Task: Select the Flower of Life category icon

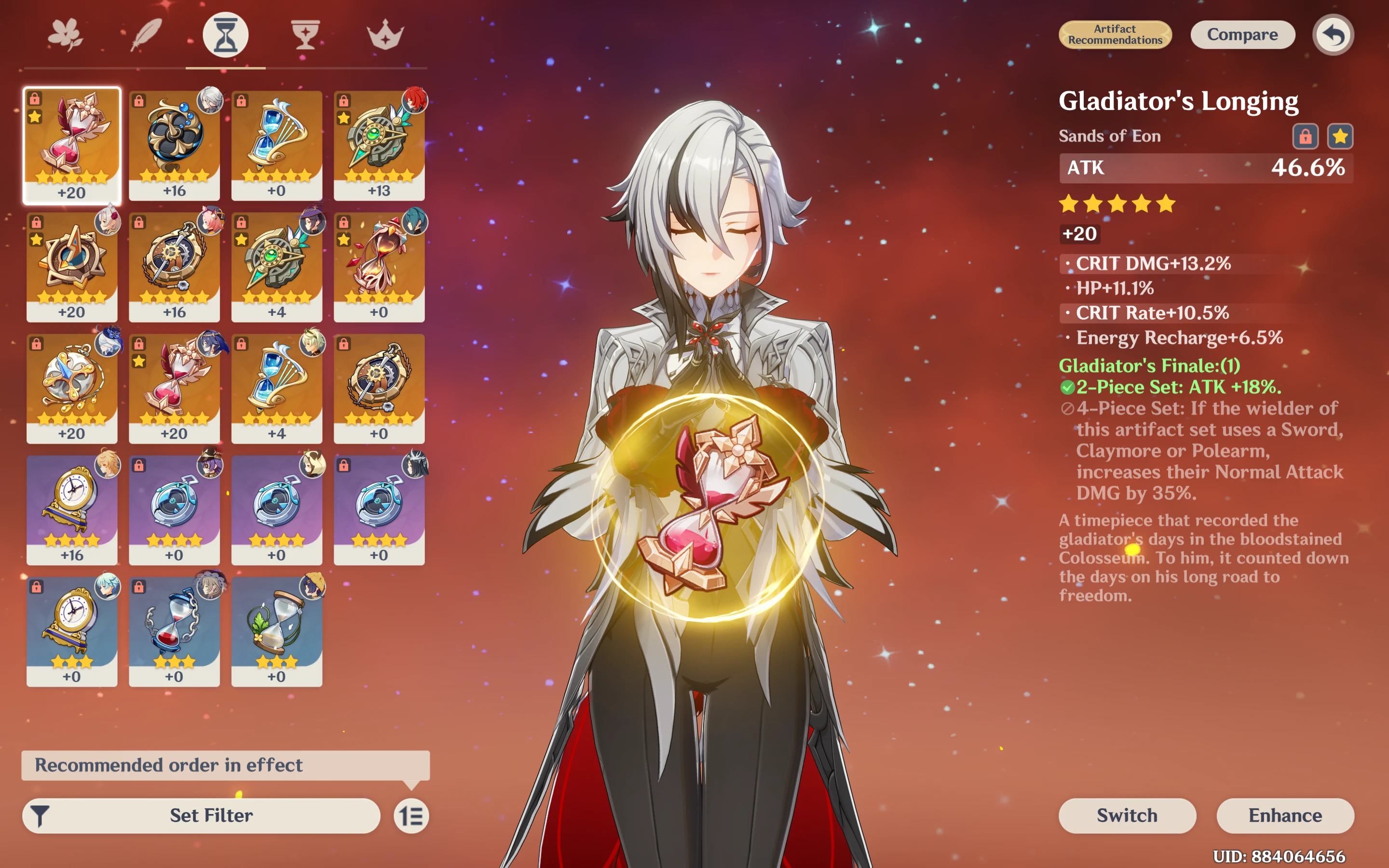Action: click(x=65, y=33)
